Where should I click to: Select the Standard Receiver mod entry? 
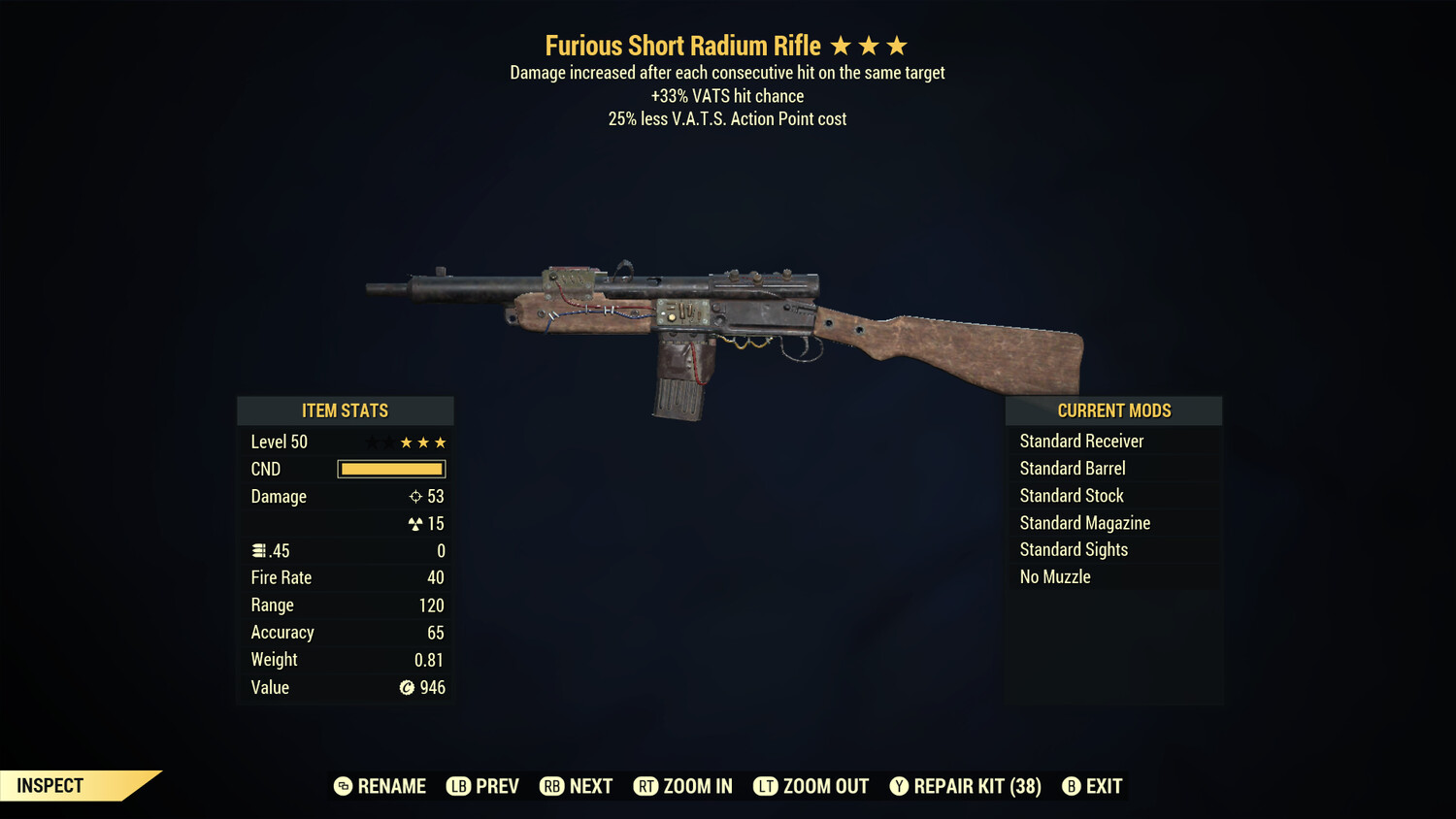pyautogui.click(x=1081, y=441)
